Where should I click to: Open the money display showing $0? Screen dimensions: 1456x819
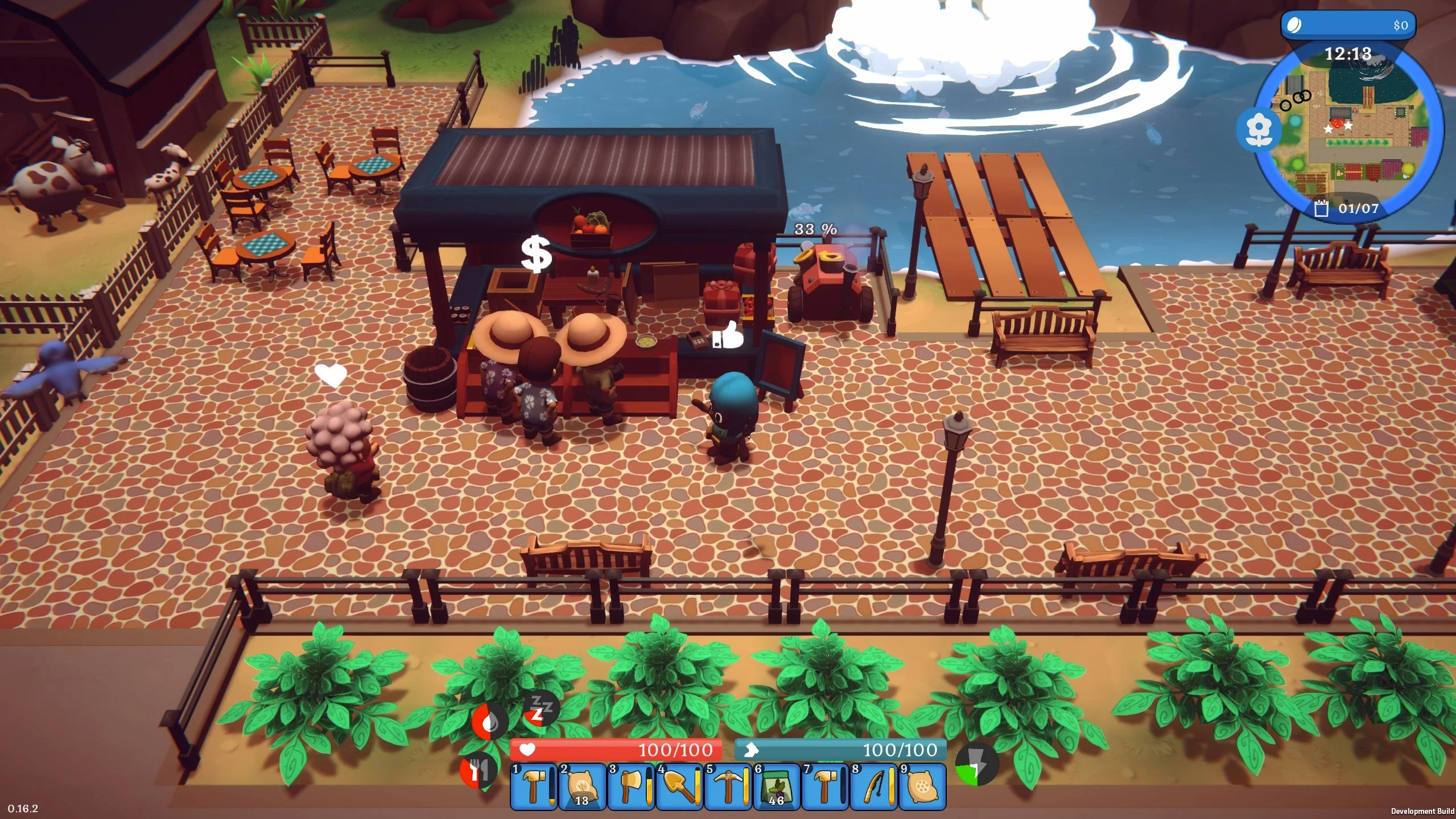click(1348, 24)
